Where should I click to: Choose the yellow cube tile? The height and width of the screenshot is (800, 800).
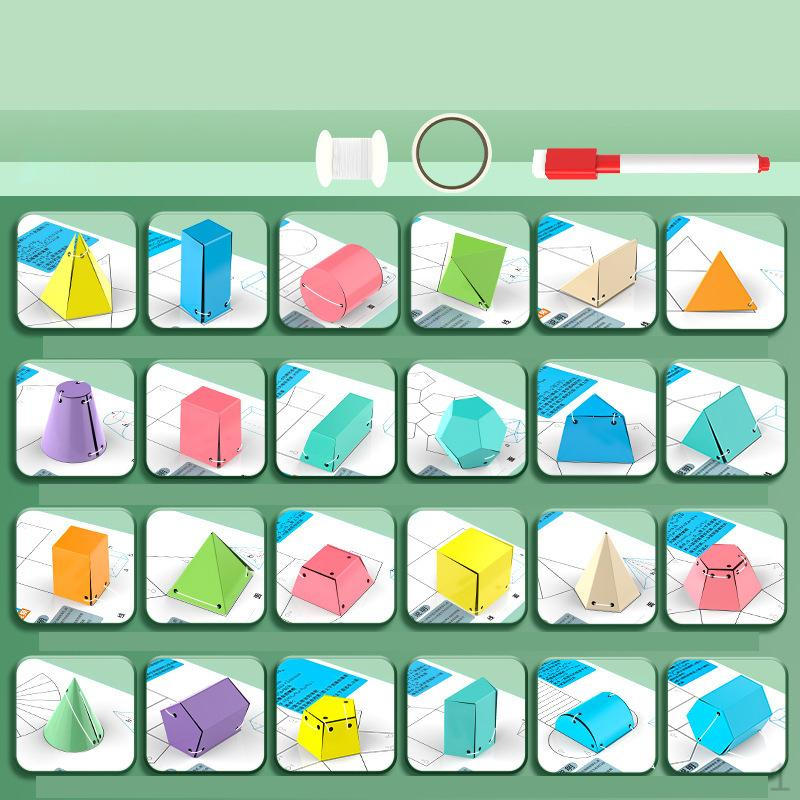pyautogui.click(x=467, y=567)
